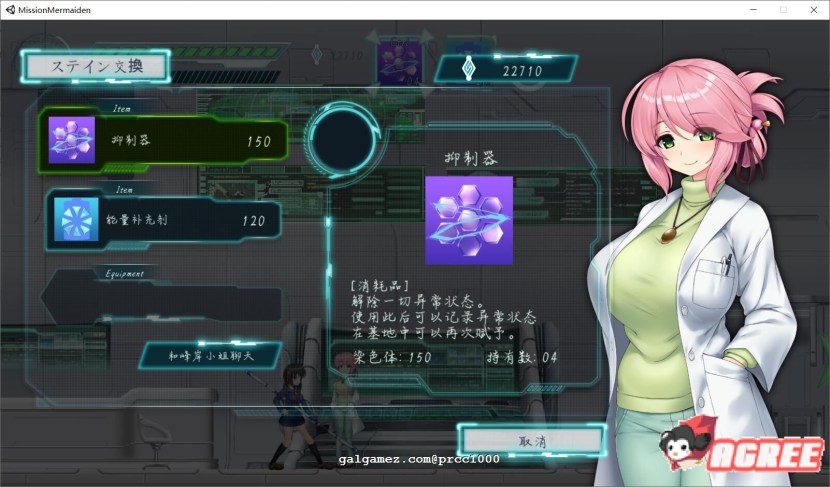The width and height of the screenshot is (830, 487).
Task: Select the 能量补充剂 item row
Action: point(165,220)
